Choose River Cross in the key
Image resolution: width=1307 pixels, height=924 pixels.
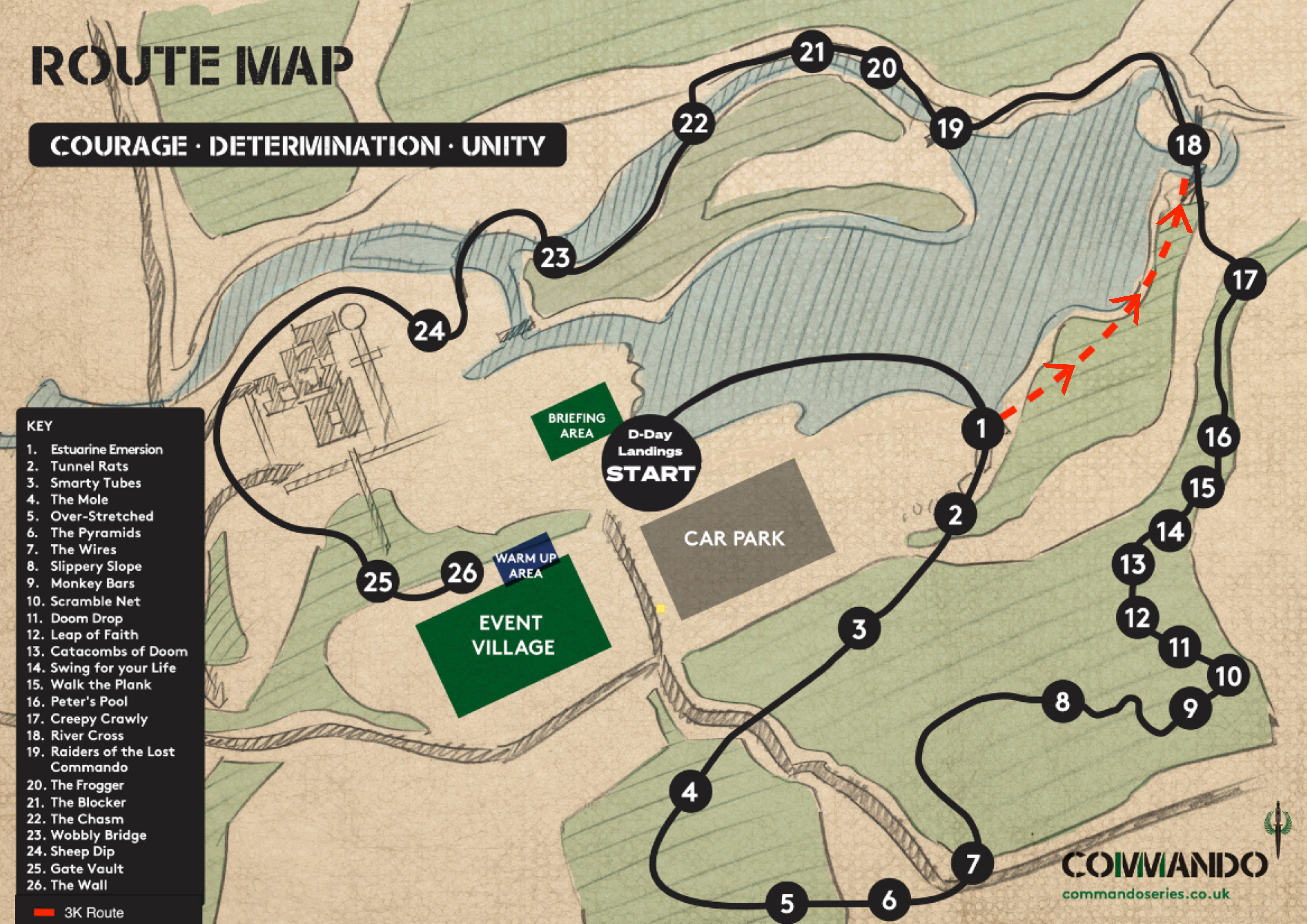pyautogui.click(x=87, y=735)
